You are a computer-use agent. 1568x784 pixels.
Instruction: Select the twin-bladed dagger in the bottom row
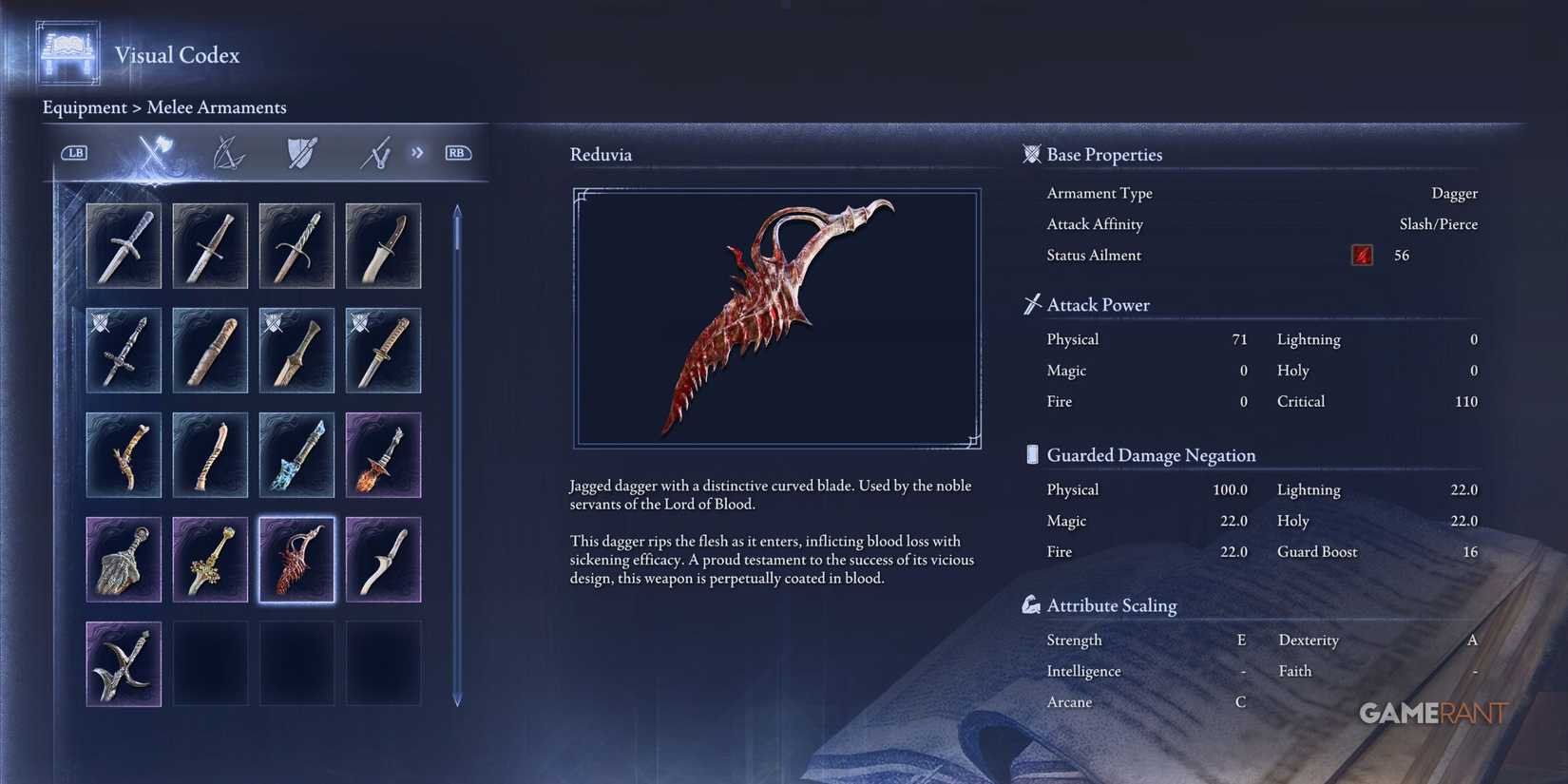[124, 663]
